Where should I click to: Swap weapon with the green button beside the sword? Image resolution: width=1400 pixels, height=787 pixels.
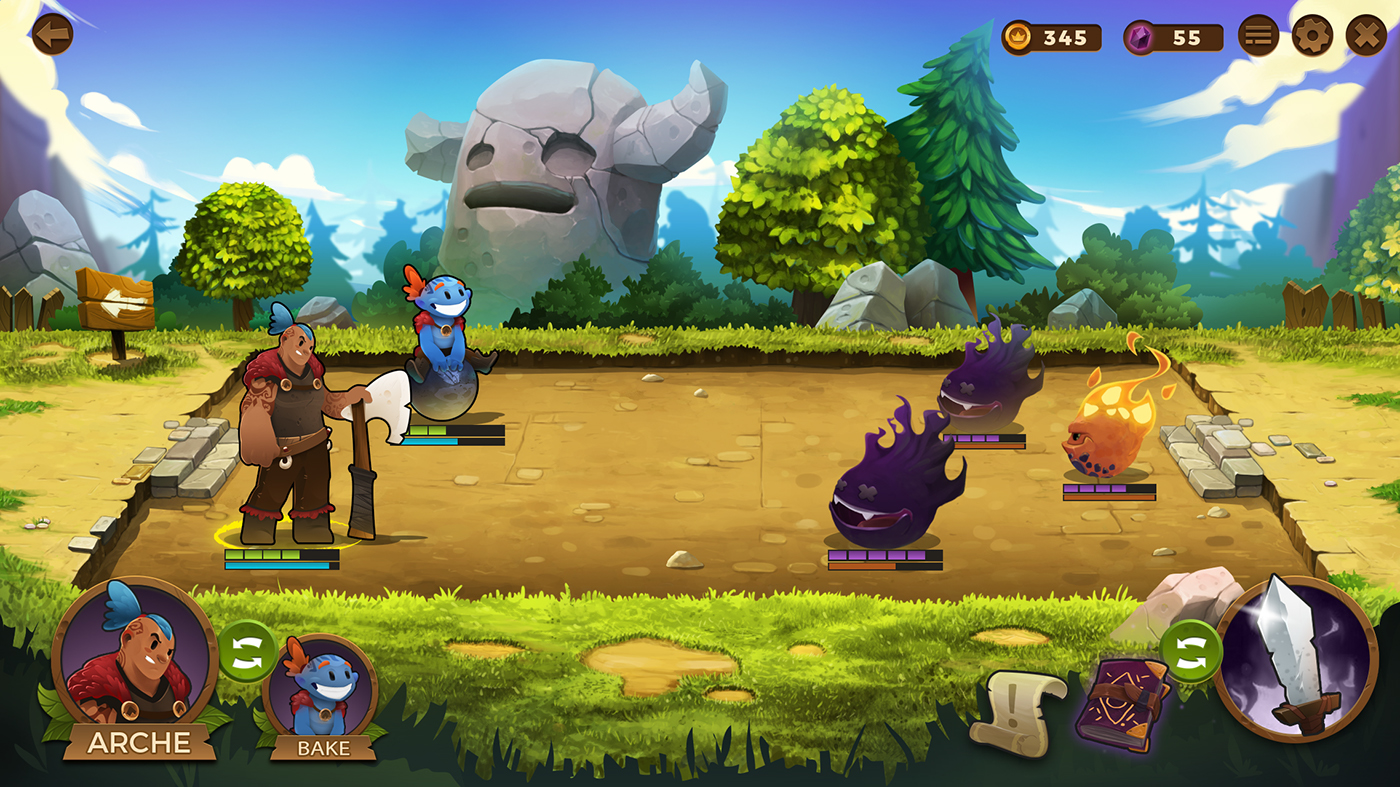[1190, 651]
